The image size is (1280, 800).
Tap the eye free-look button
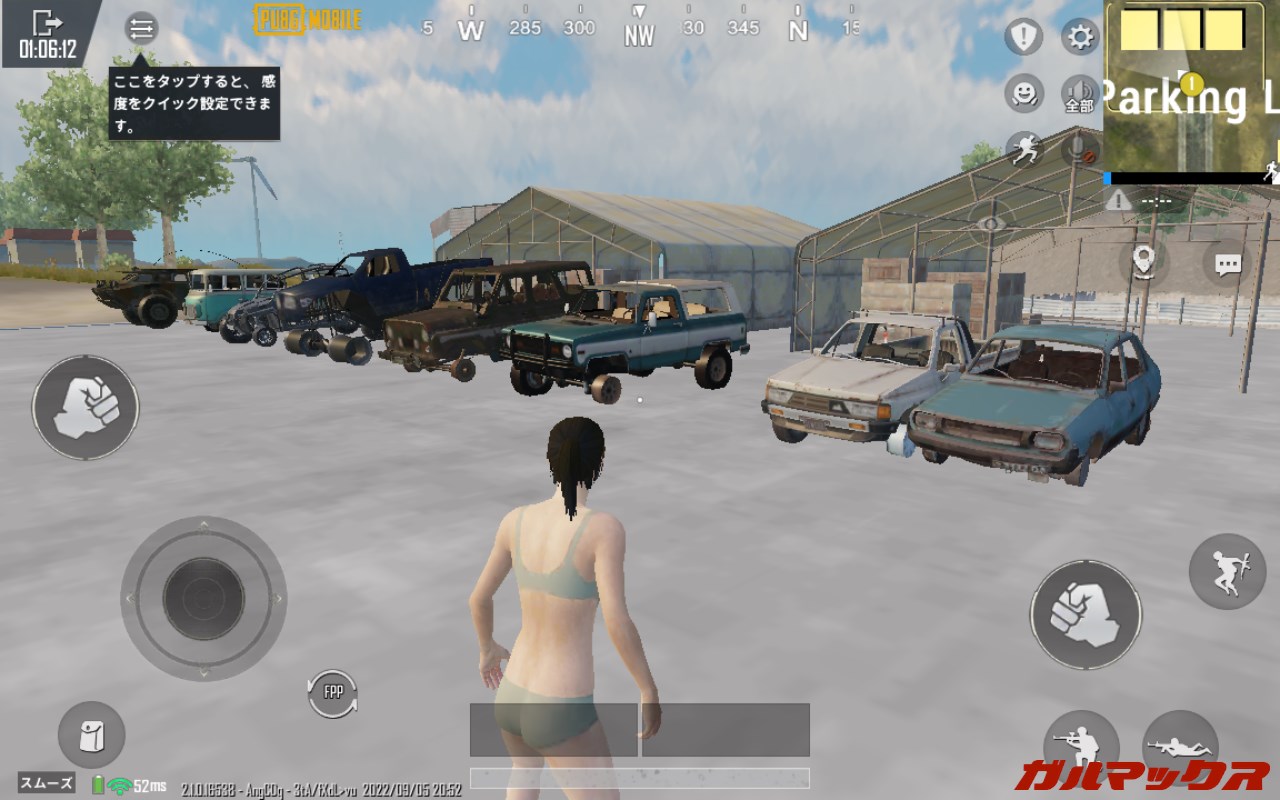pyautogui.click(x=990, y=224)
